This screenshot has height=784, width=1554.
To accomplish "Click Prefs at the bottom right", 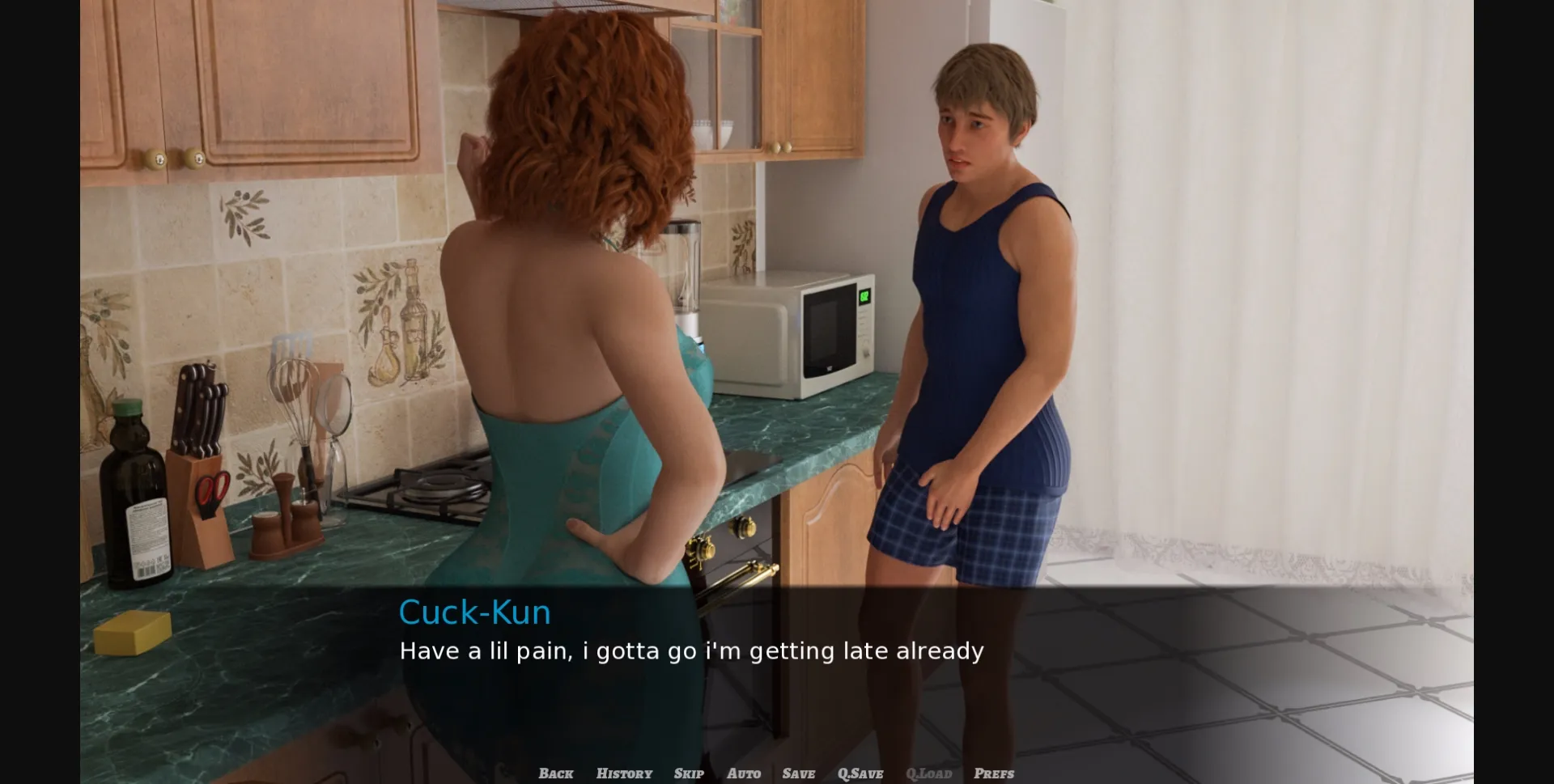I will pos(995,773).
